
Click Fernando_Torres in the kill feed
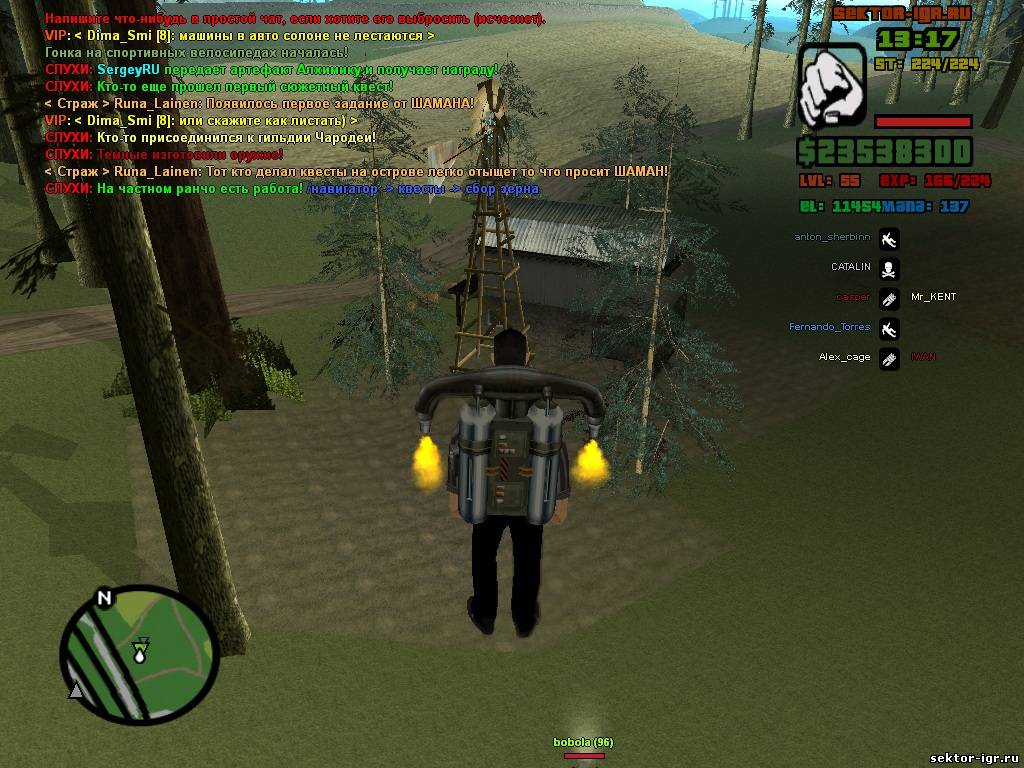click(829, 327)
